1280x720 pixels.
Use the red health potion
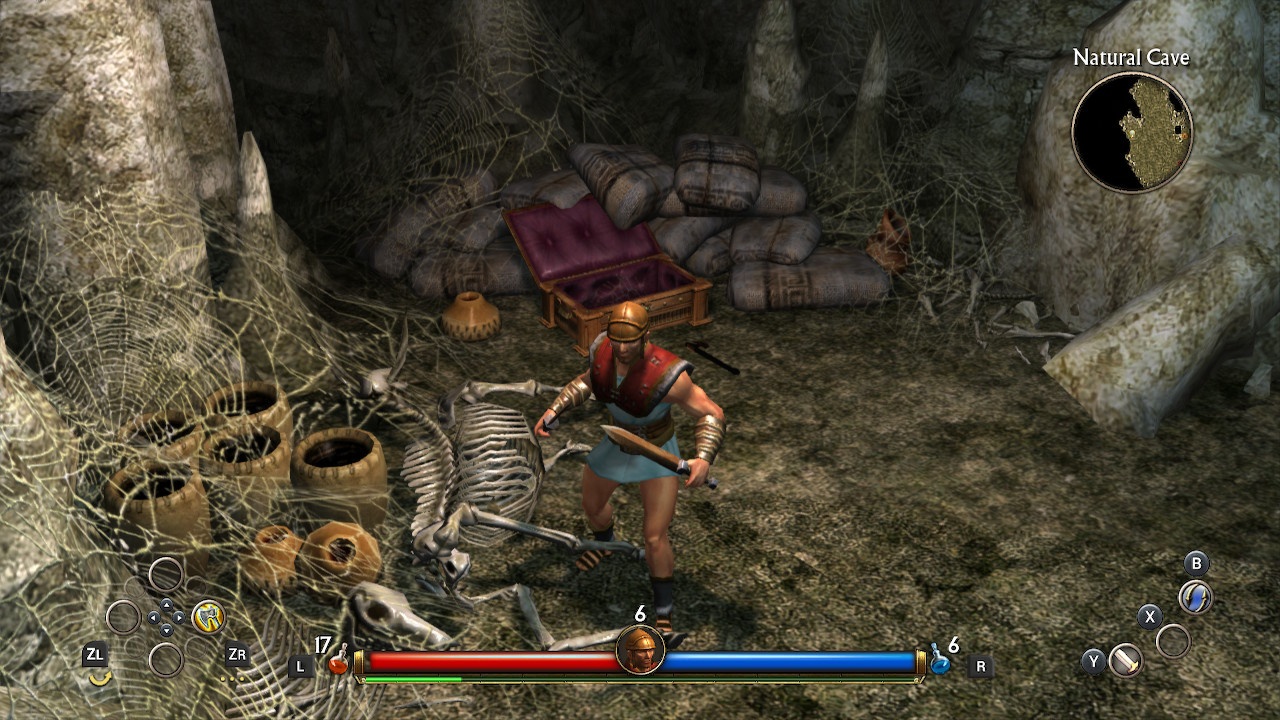(x=340, y=662)
